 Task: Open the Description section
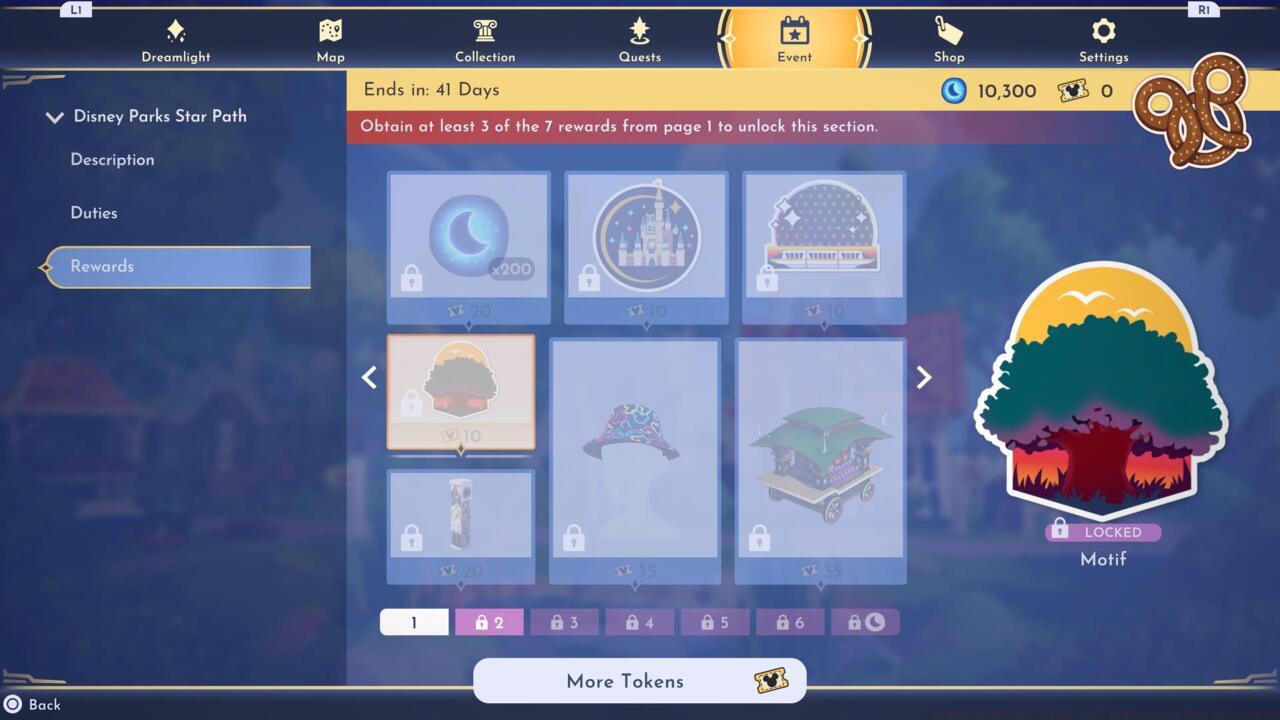pyautogui.click(x=111, y=159)
